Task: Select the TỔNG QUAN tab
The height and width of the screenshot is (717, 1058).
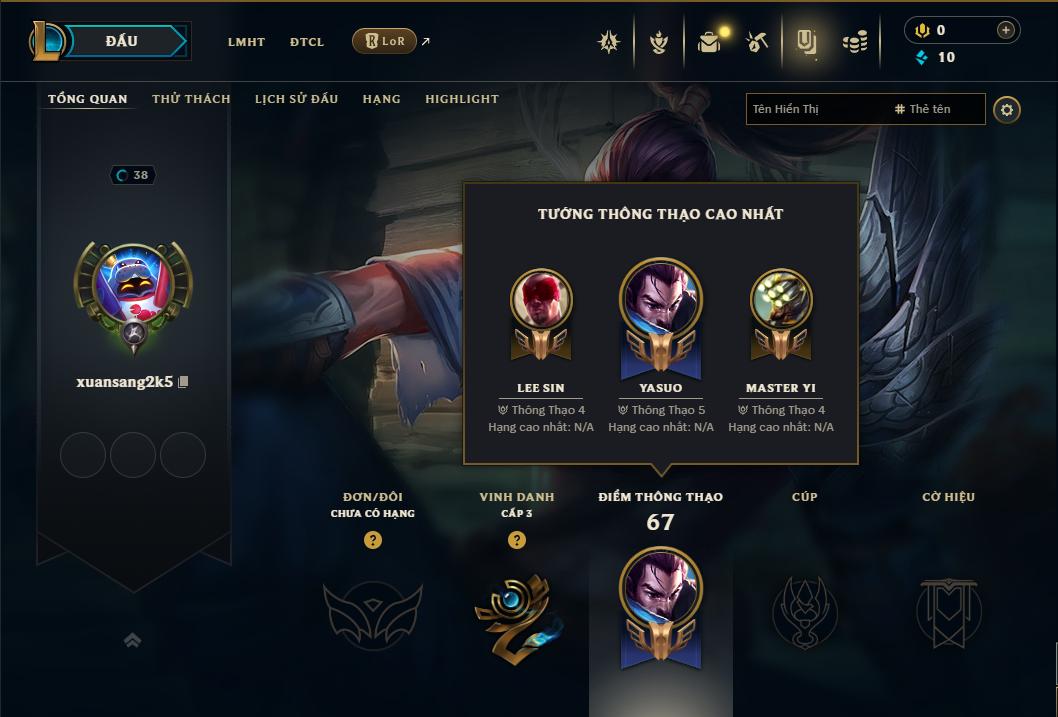Action: coord(88,99)
